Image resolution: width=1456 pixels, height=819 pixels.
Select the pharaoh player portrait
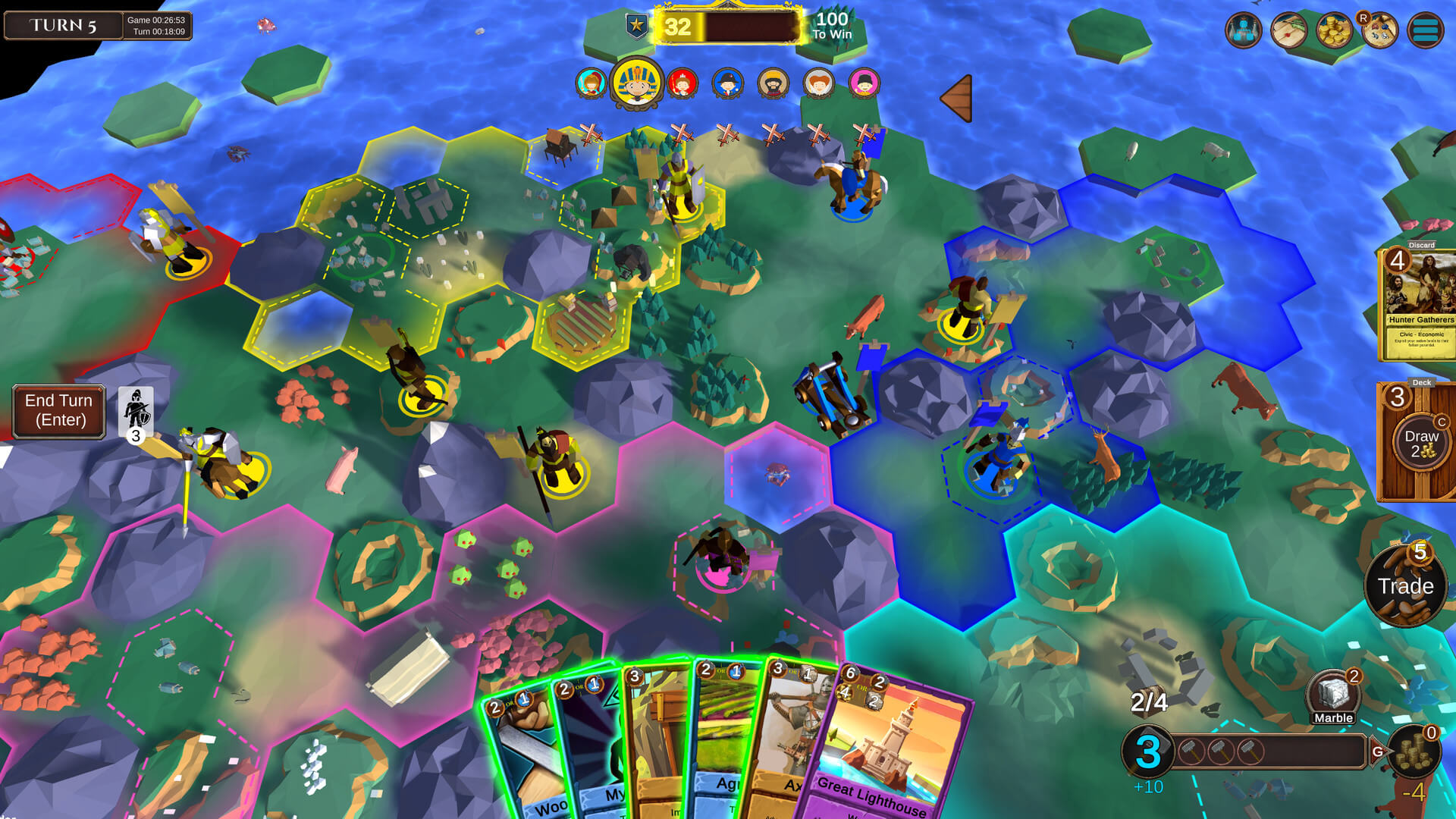tap(635, 83)
